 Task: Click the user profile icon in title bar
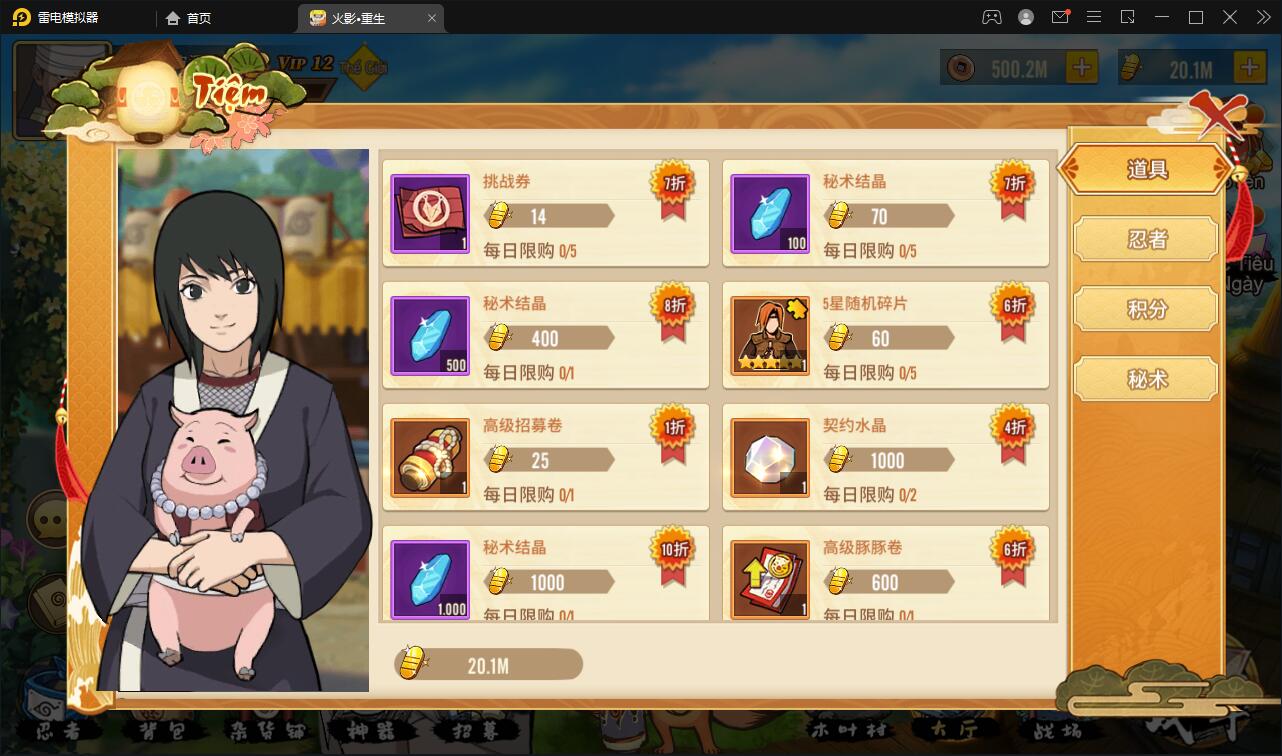click(x=1025, y=17)
